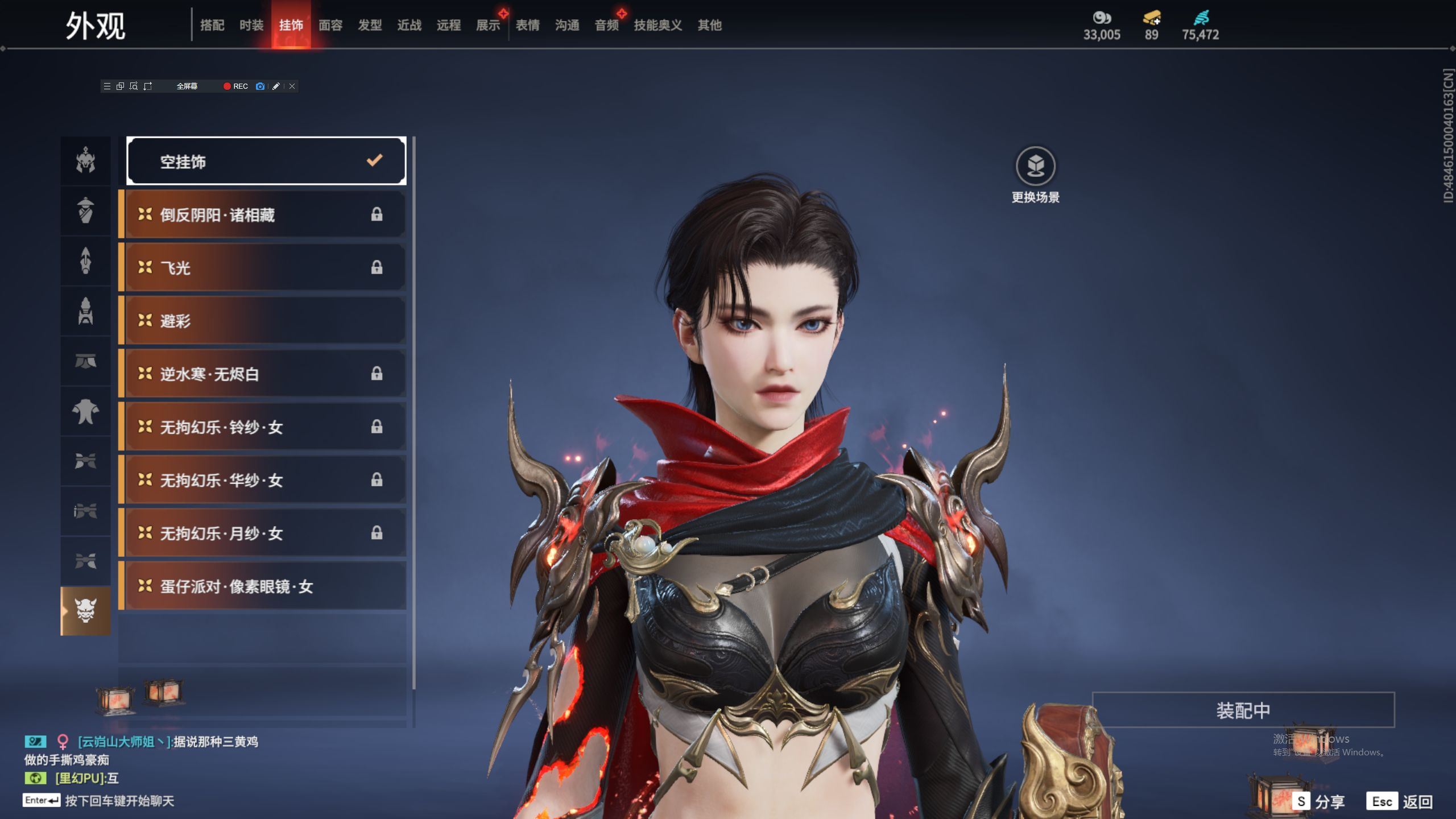1456x819 pixels.
Task: Select the demon mask category icon
Action: coord(85,611)
